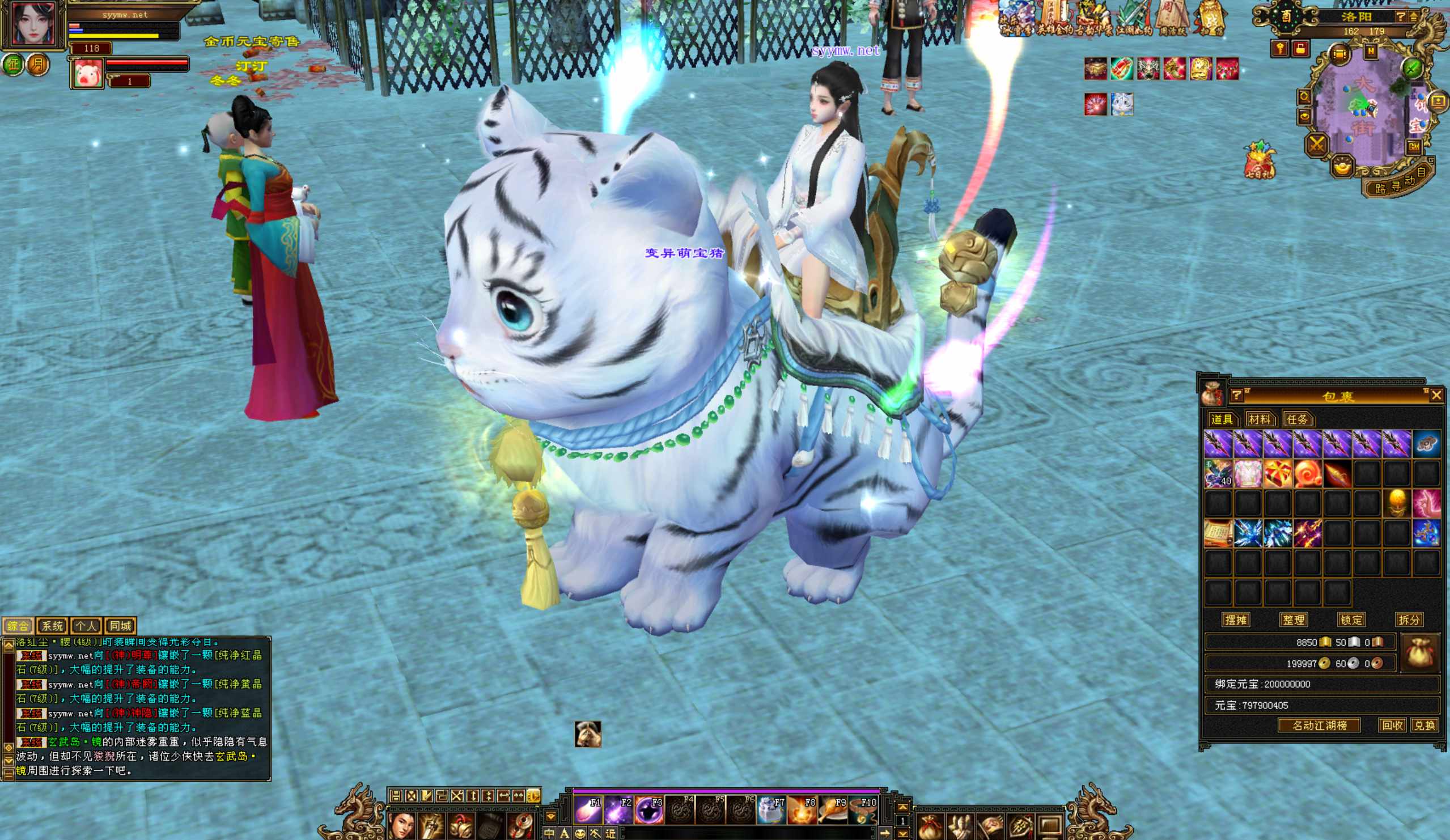This screenshot has width=1450, height=840.
Task: Activate the F1 skill on the hotbar
Action: tap(588, 809)
